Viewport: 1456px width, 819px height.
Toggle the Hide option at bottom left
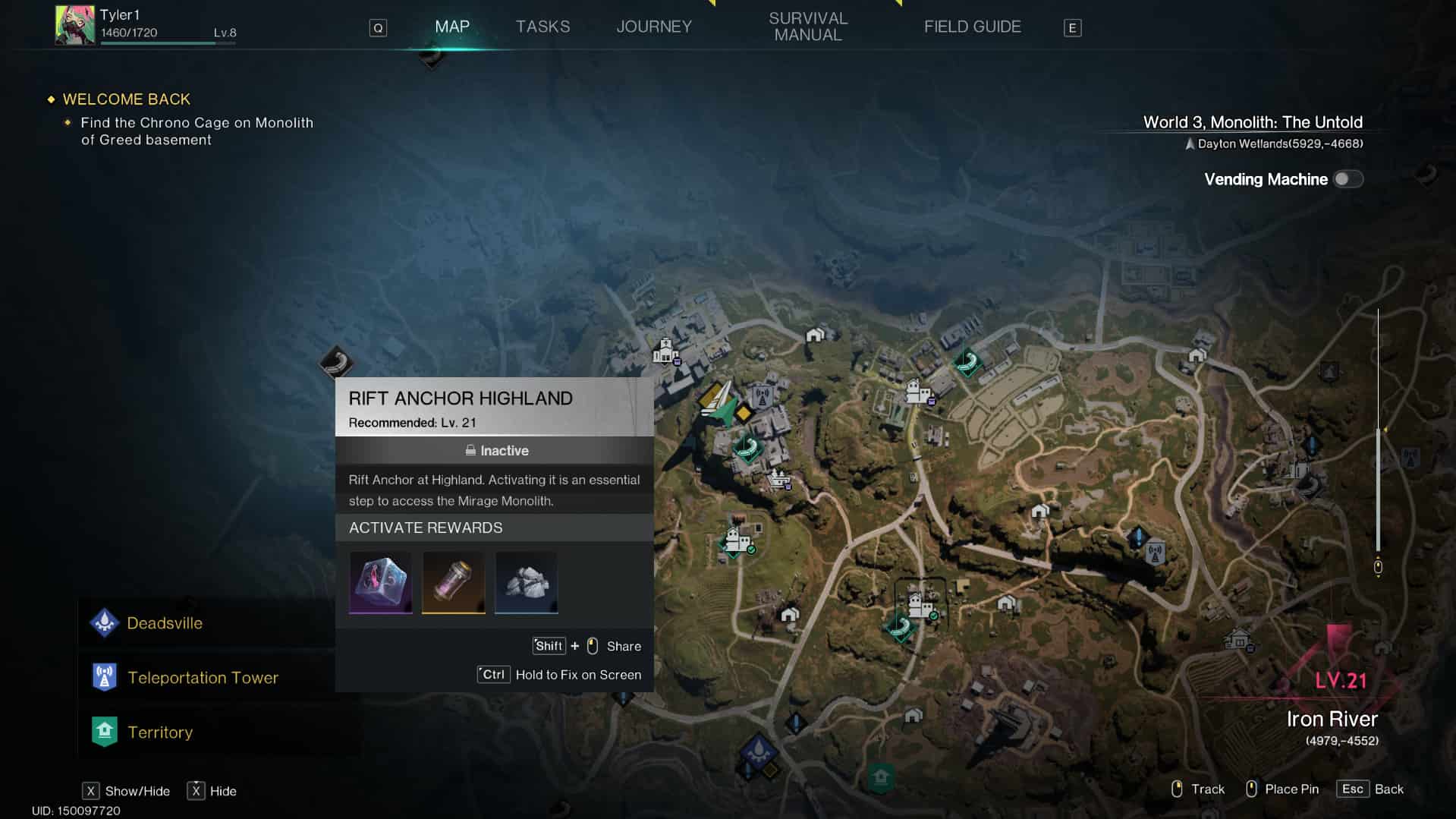point(197,791)
